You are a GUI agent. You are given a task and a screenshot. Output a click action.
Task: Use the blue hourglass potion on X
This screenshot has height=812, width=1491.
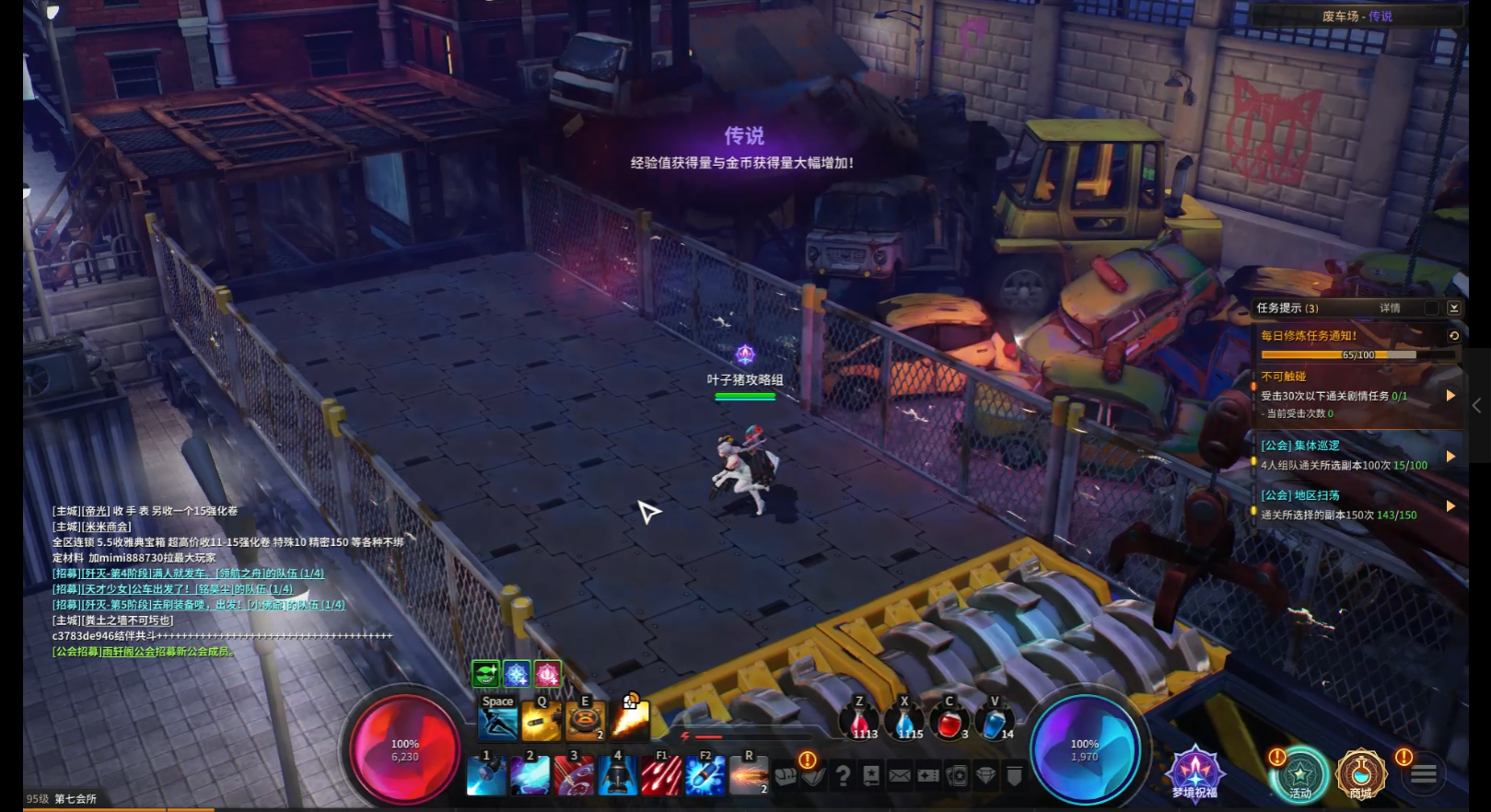[905, 723]
